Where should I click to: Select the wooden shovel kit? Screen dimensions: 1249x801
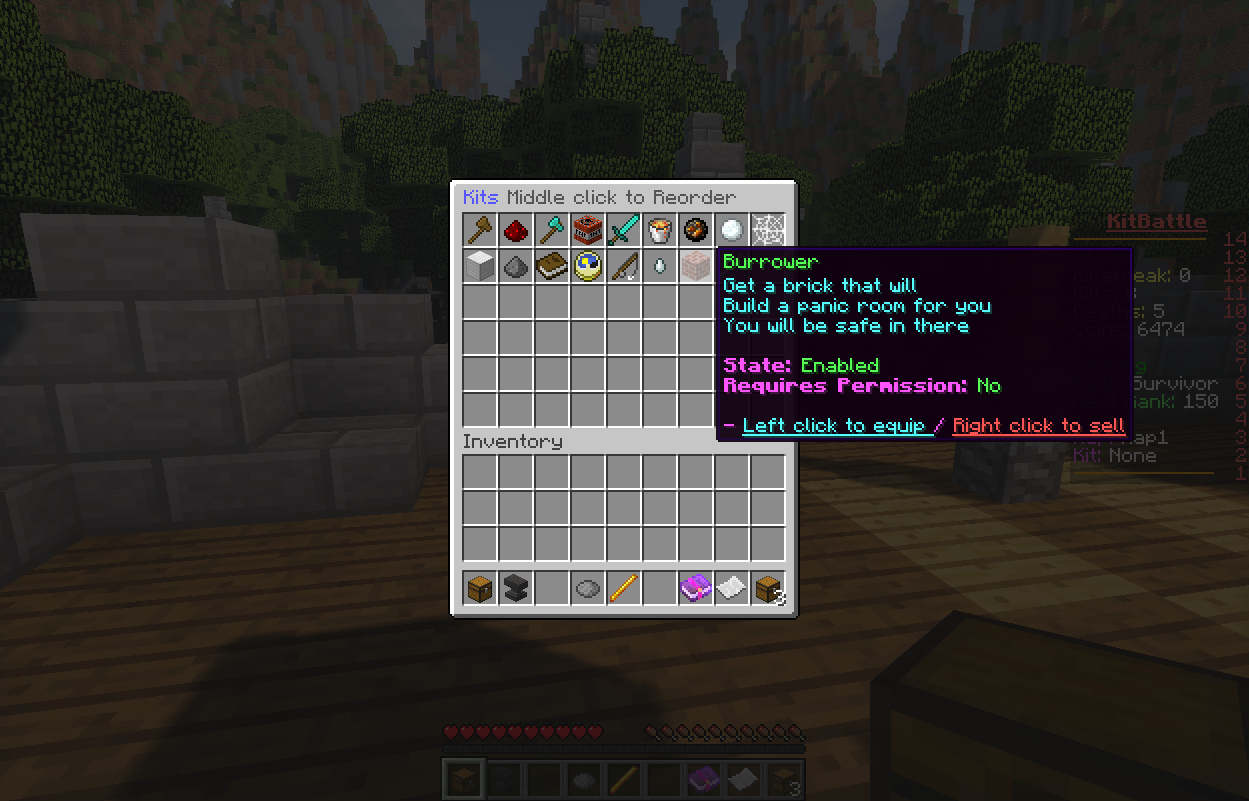click(x=480, y=230)
